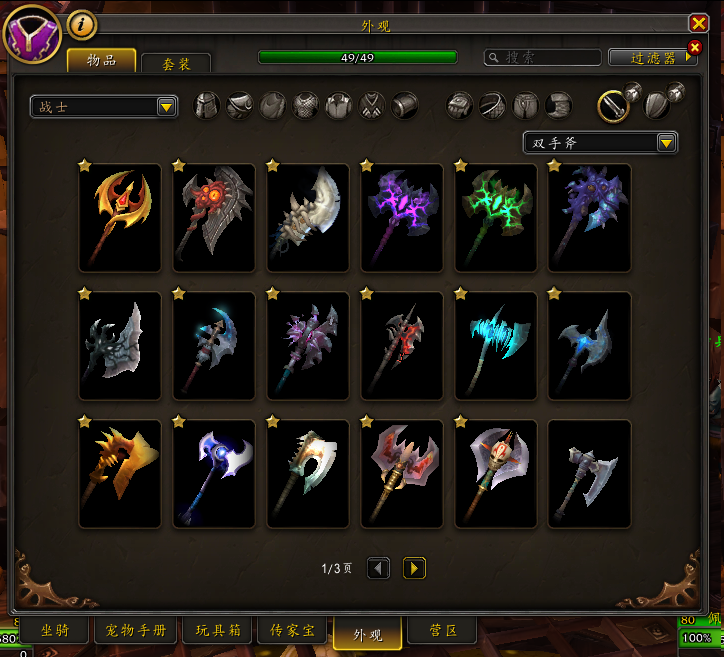Go back to the previous appearance page

click(x=378, y=568)
